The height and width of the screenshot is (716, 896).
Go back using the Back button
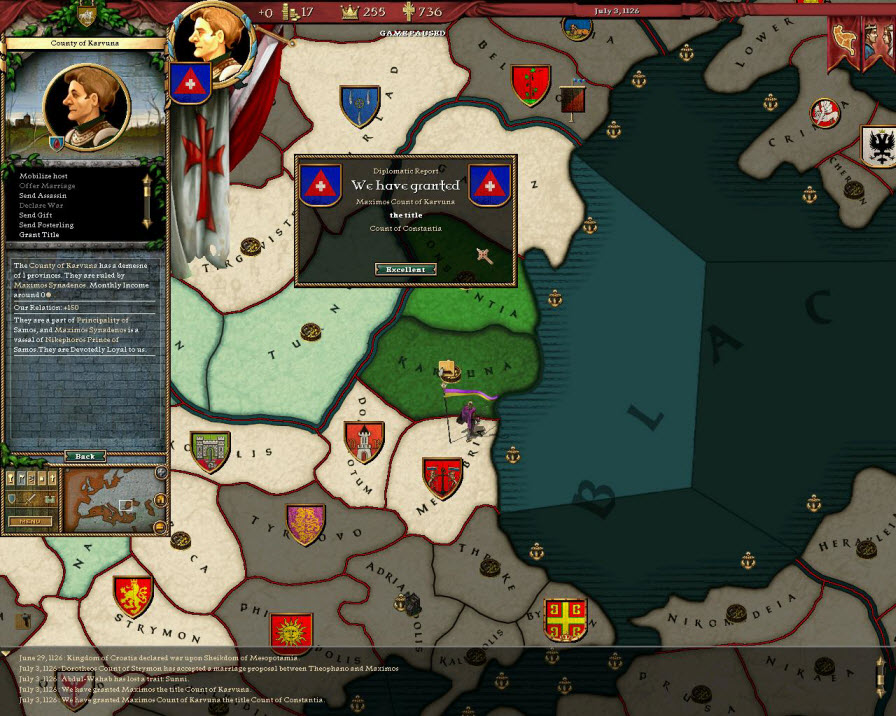(85, 456)
